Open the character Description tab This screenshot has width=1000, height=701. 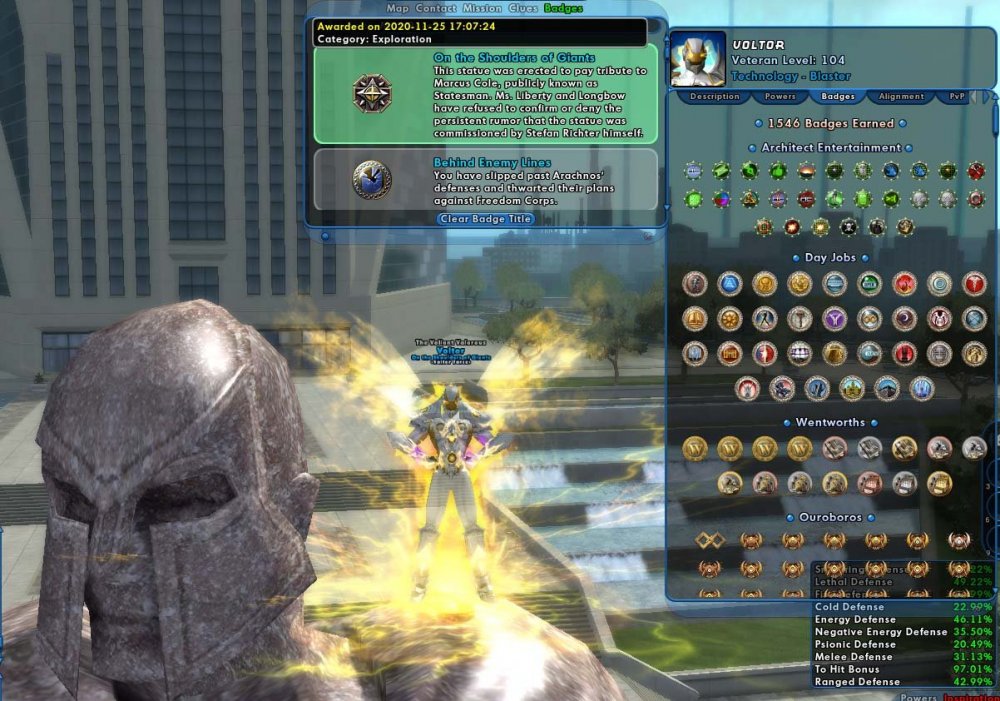point(715,97)
